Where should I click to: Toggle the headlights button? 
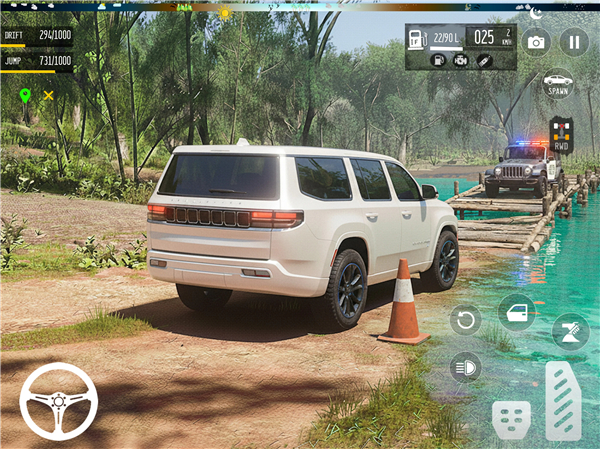pos(465,367)
